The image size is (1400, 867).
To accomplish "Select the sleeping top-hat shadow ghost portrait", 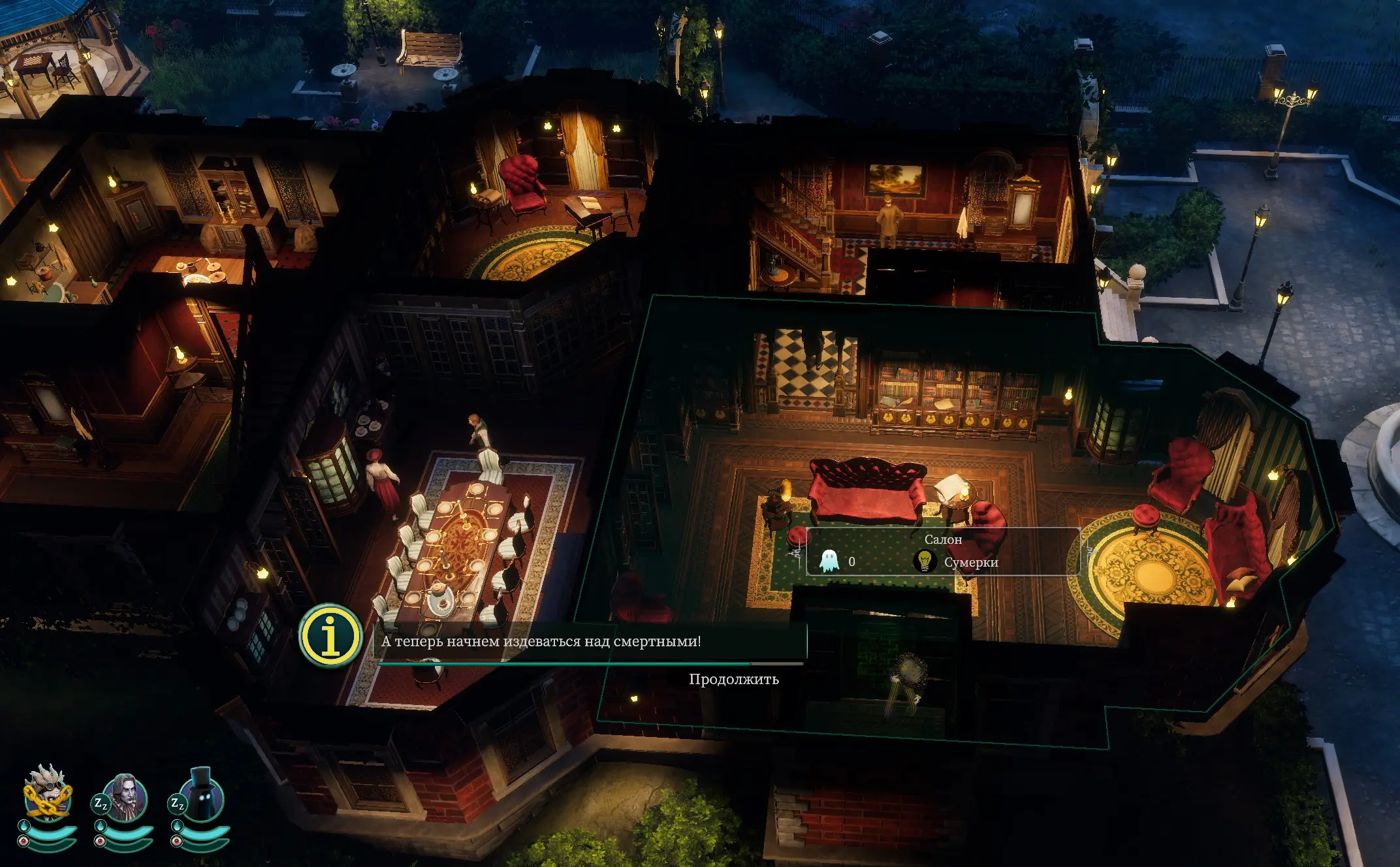I will click(x=201, y=797).
